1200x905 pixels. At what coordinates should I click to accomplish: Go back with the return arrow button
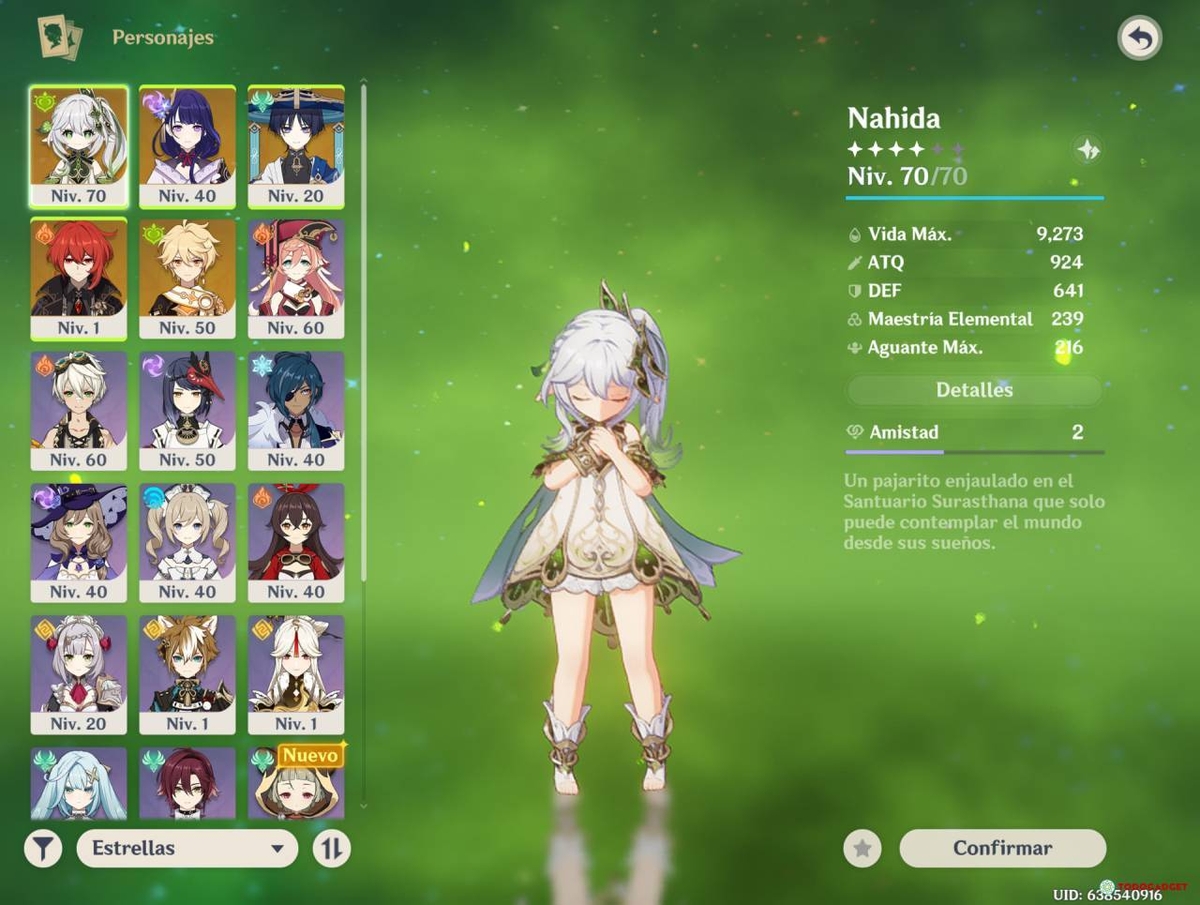(1140, 39)
